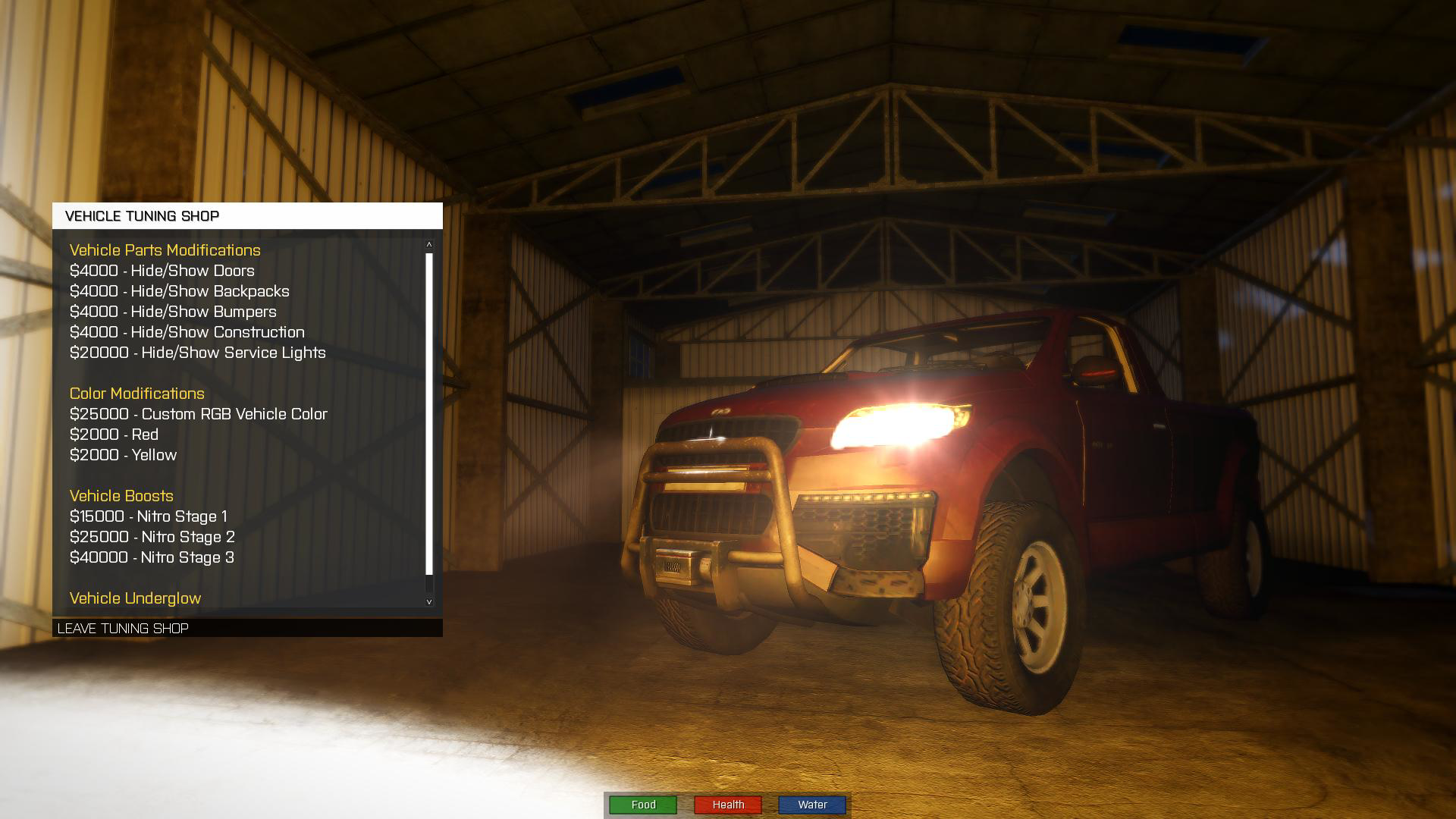Viewport: 1456px width, 819px height.
Task: Buy Nitro Stage 1 boost
Action: pos(148,516)
